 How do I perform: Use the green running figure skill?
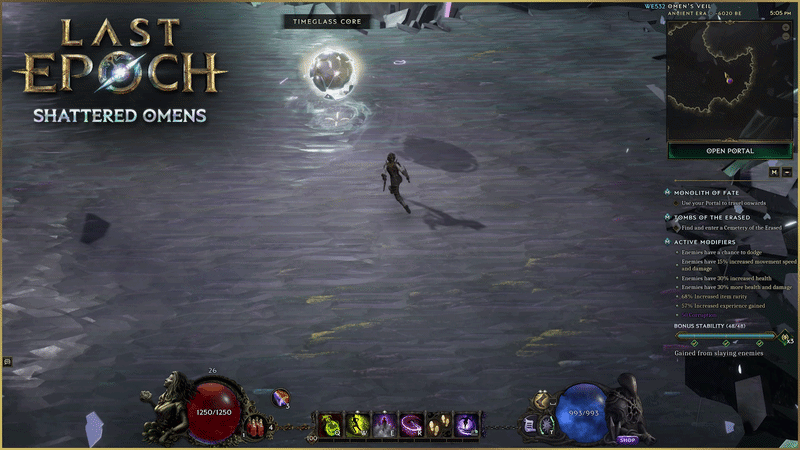click(358, 425)
